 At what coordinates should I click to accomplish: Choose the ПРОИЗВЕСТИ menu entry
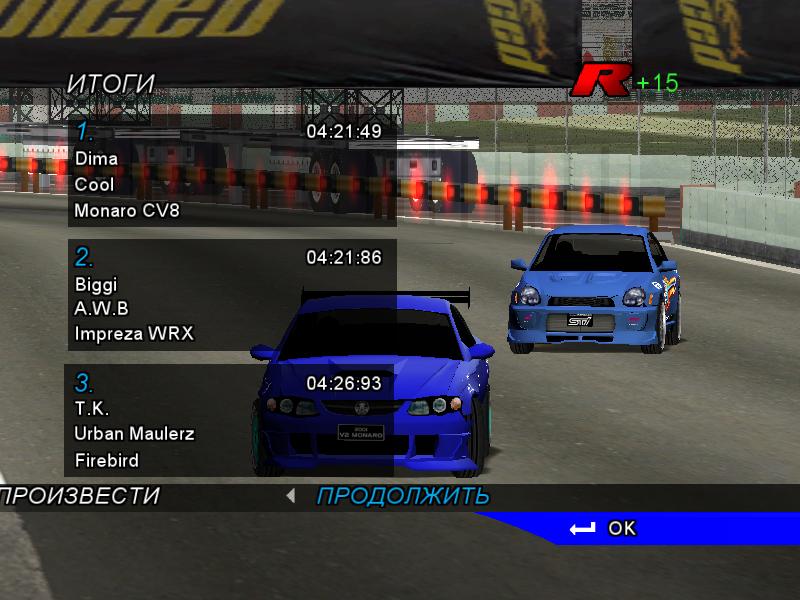pos(80,496)
